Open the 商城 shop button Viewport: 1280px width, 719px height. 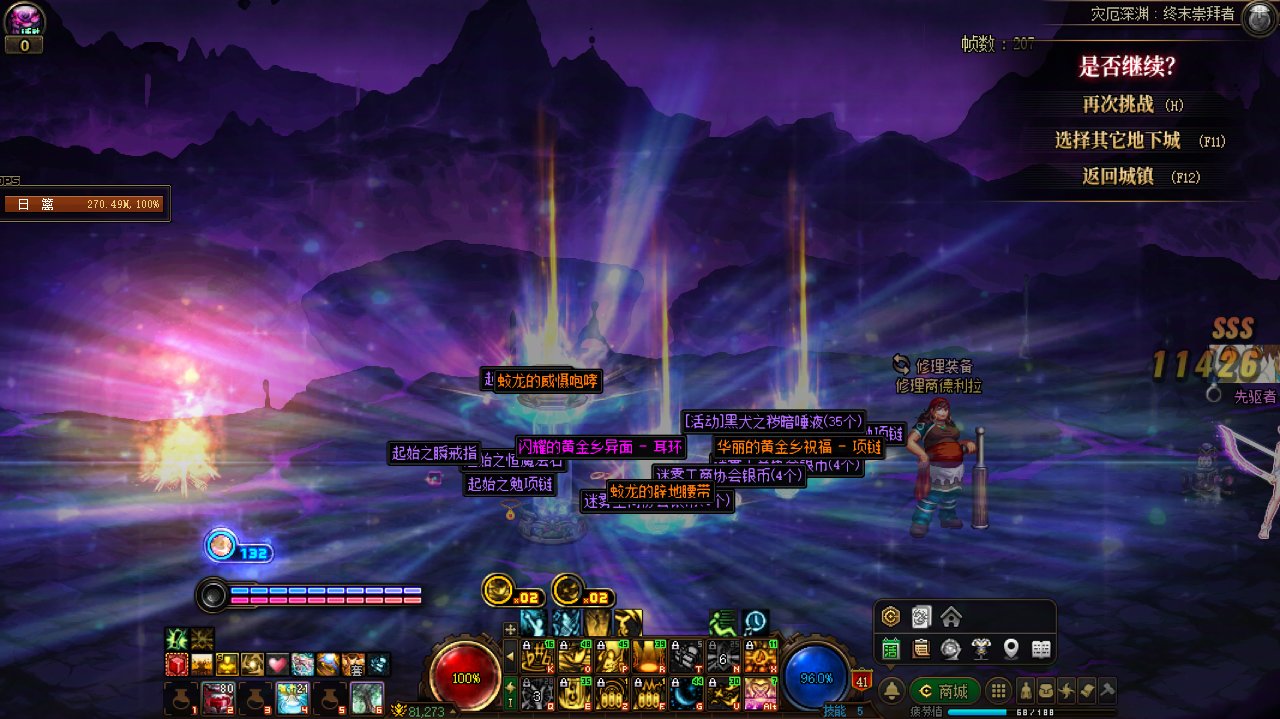click(x=944, y=691)
